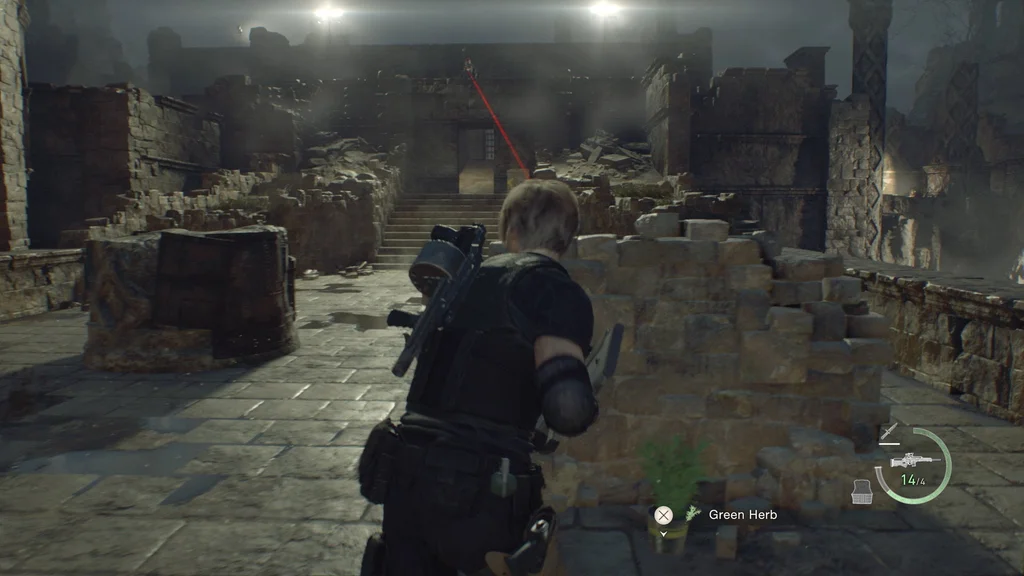Screen dimensions: 1024x576
Task: Click the combat knife icon
Action: [886, 432]
